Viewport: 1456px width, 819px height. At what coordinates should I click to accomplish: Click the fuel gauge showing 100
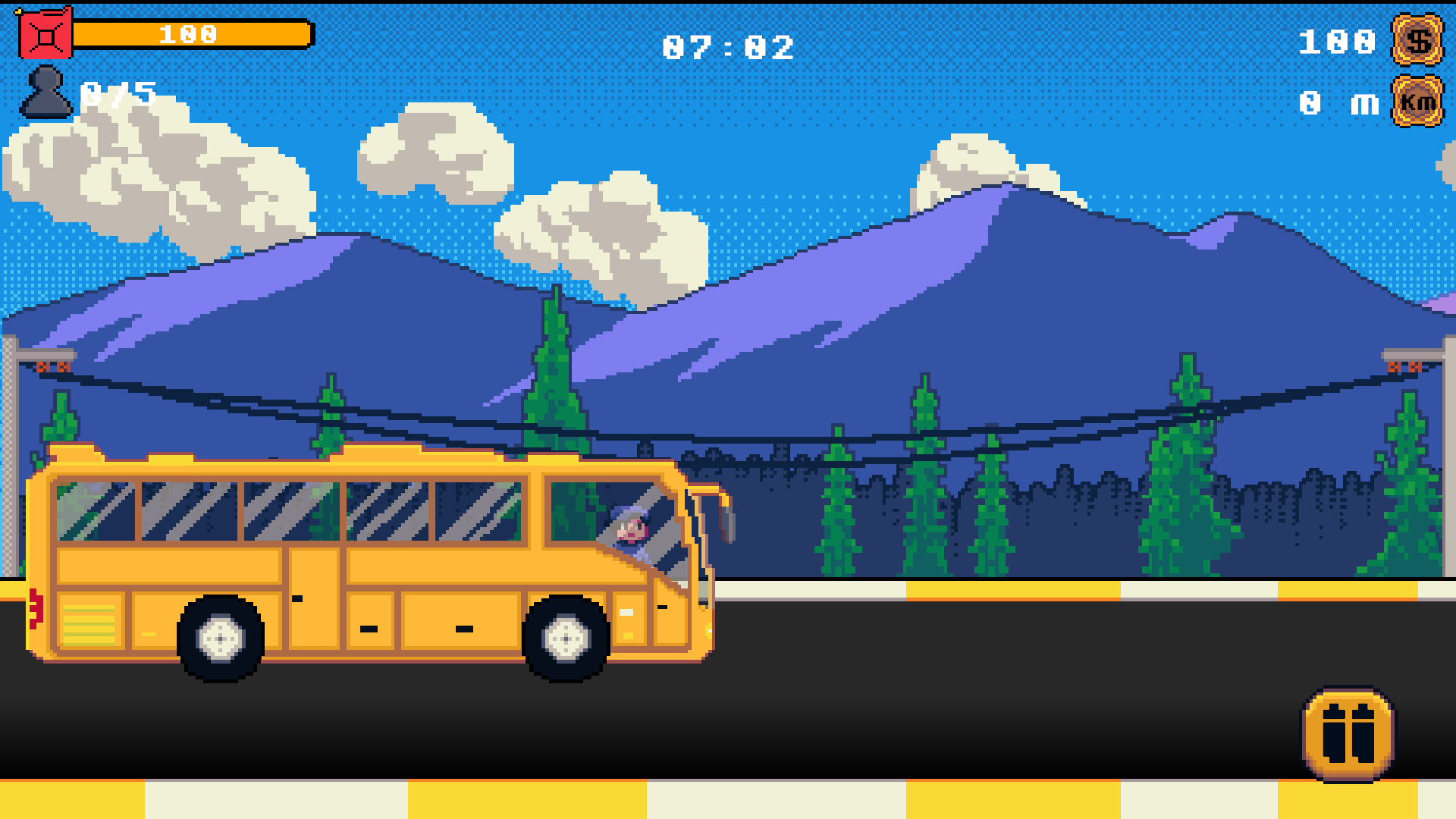(x=190, y=32)
